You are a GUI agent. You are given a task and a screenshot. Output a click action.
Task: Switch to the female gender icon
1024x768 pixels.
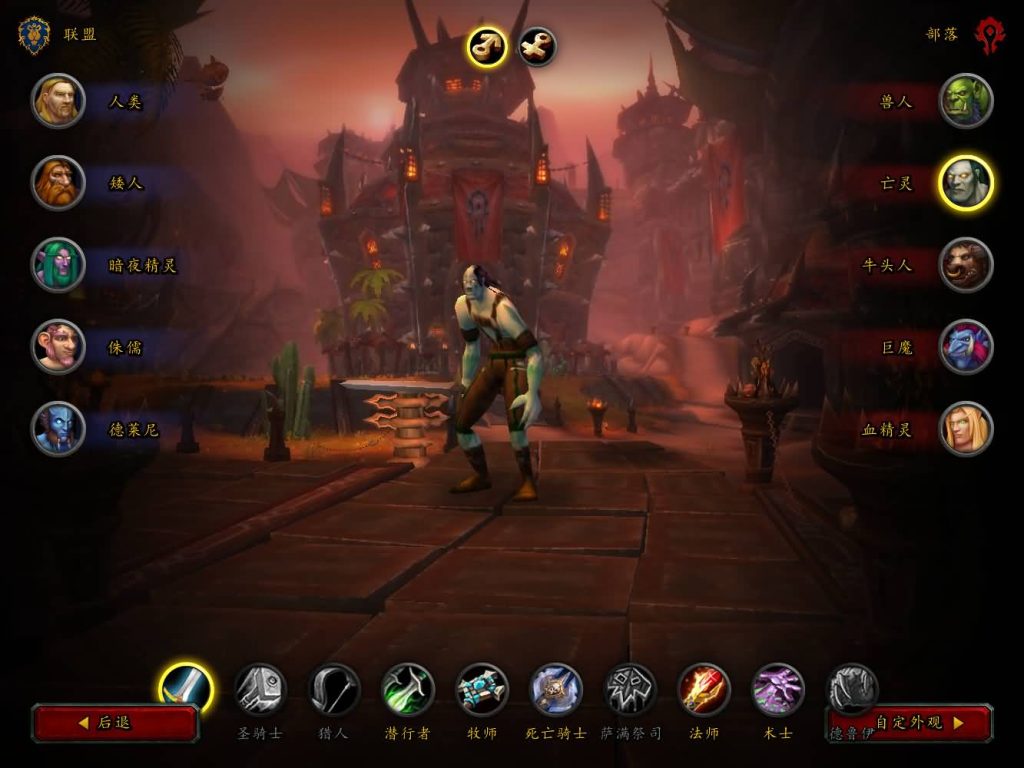tap(537, 47)
